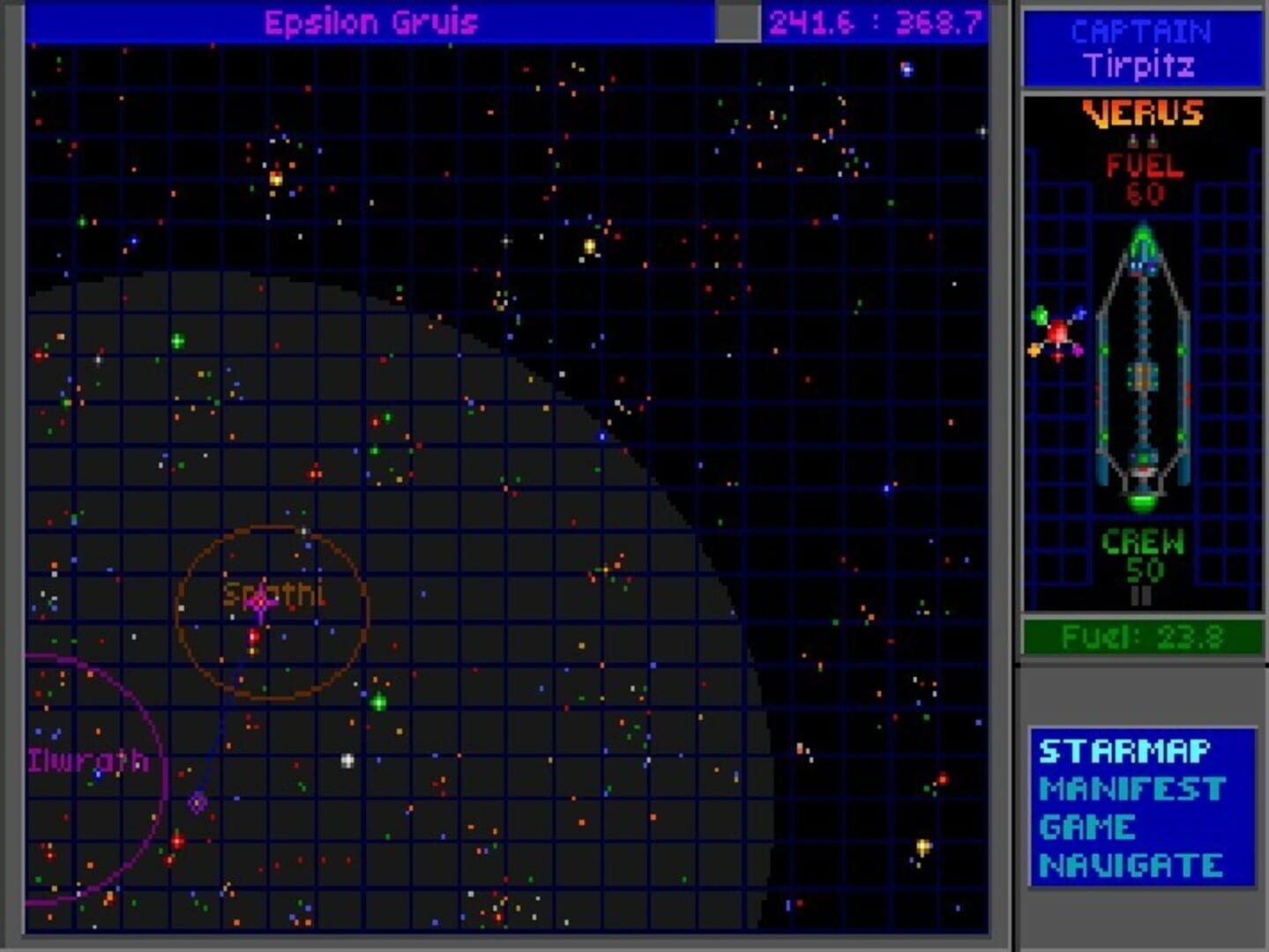The image size is (1269, 952).
Task: Click the CREW 50 indicator
Action: click(1142, 555)
